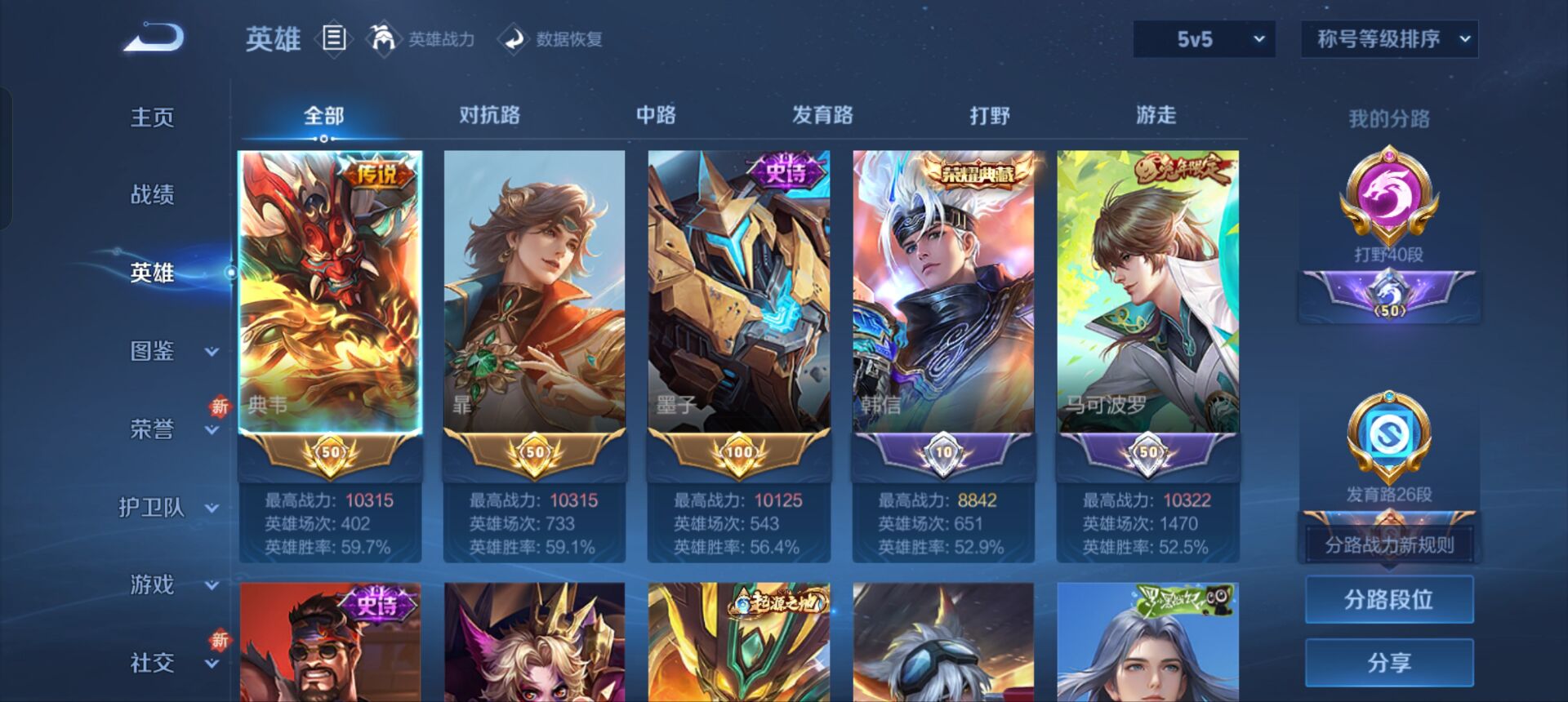Select 战绩 in the left sidebar

pyautogui.click(x=151, y=194)
